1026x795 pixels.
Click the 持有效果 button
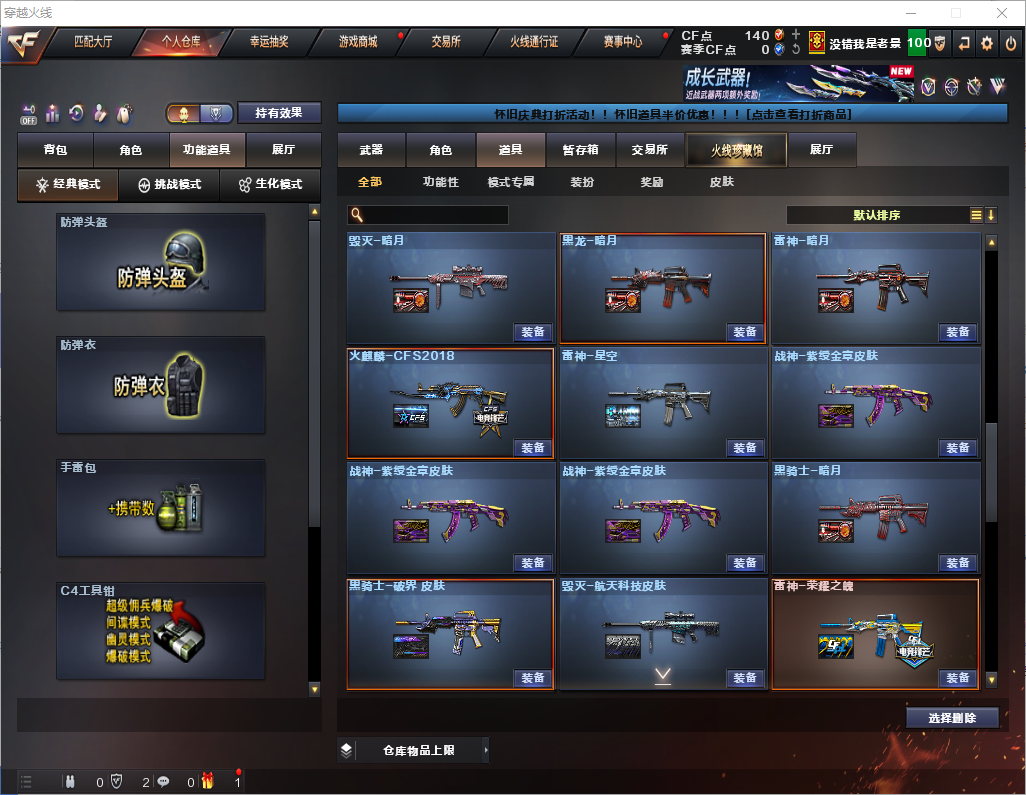tap(279, 113)
